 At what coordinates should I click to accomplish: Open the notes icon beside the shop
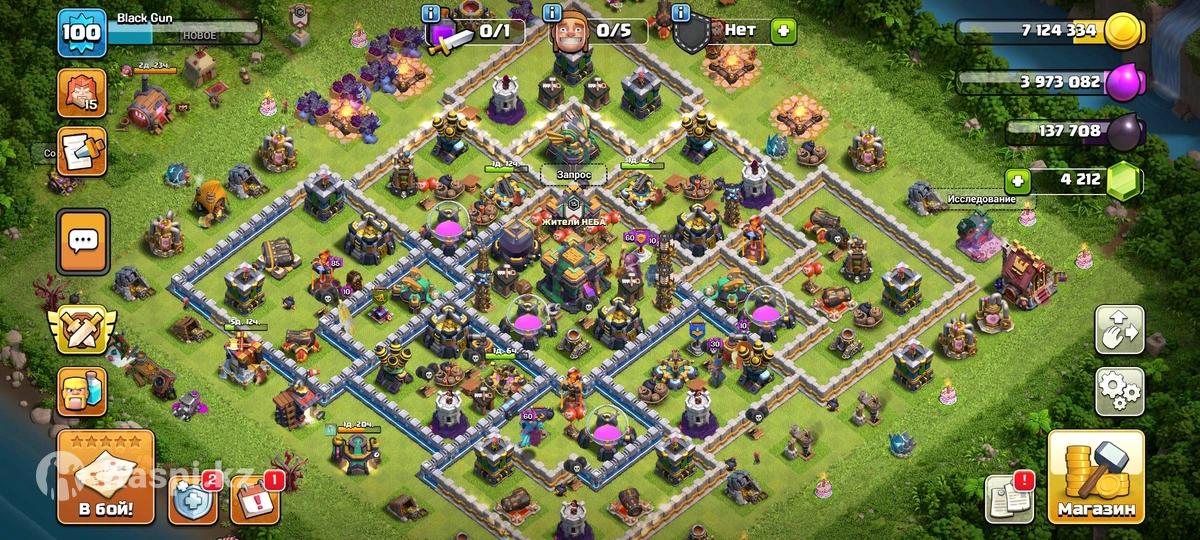(1007, 497)
